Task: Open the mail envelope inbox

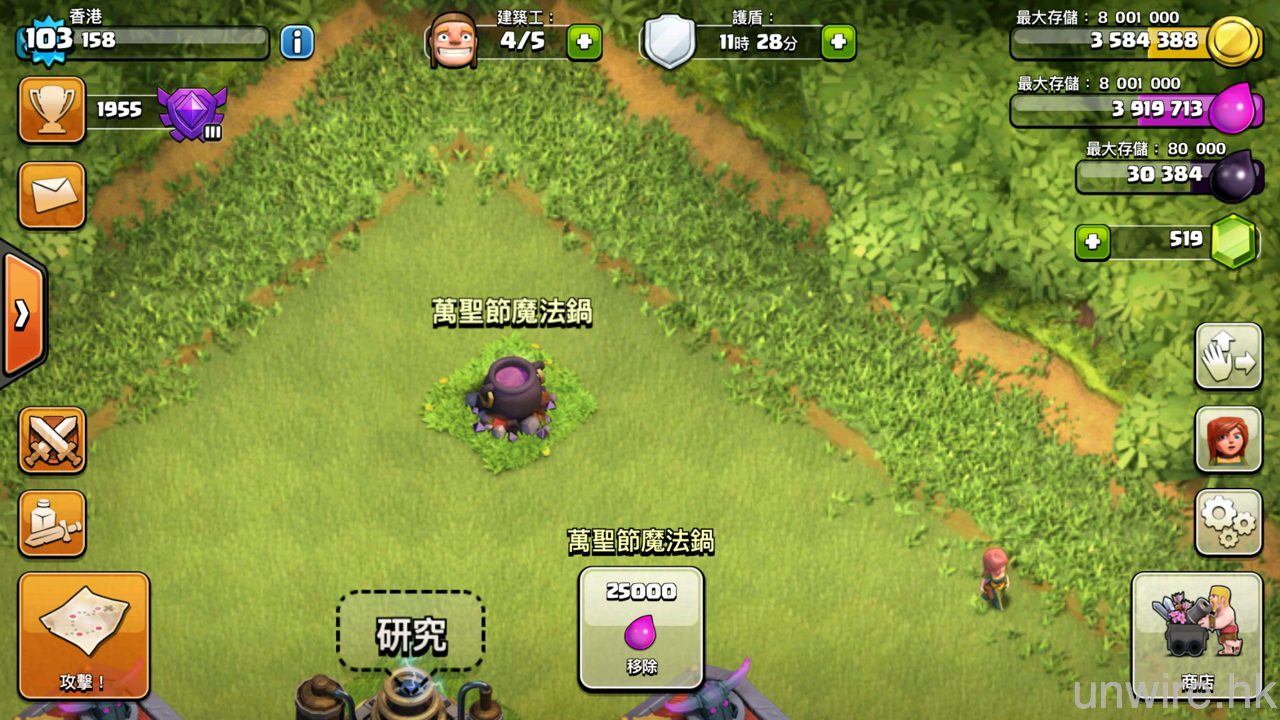Action: pyautogui.click(x=52, y=195)
